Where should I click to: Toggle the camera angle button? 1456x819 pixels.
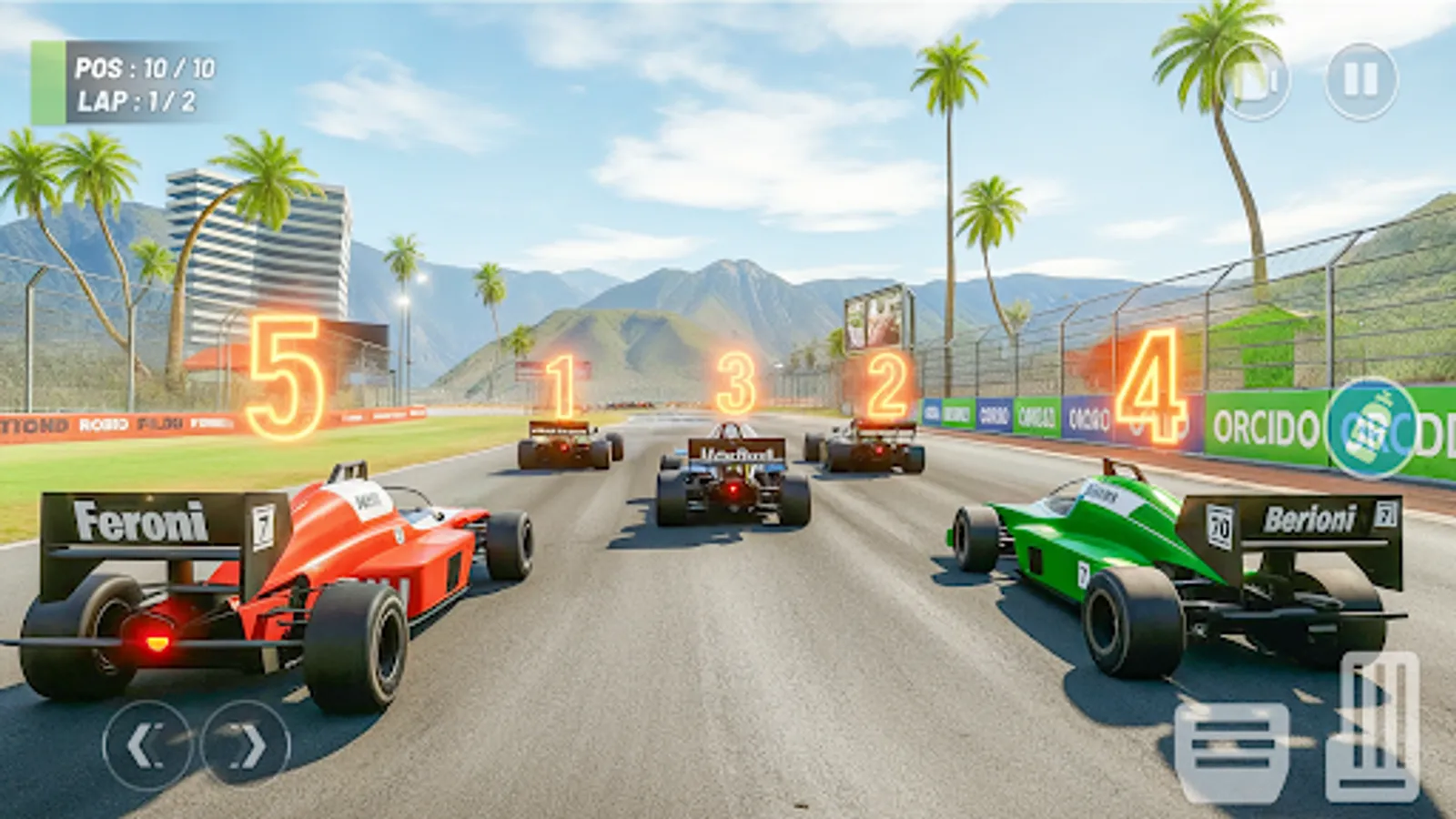tap(1257, 82)
